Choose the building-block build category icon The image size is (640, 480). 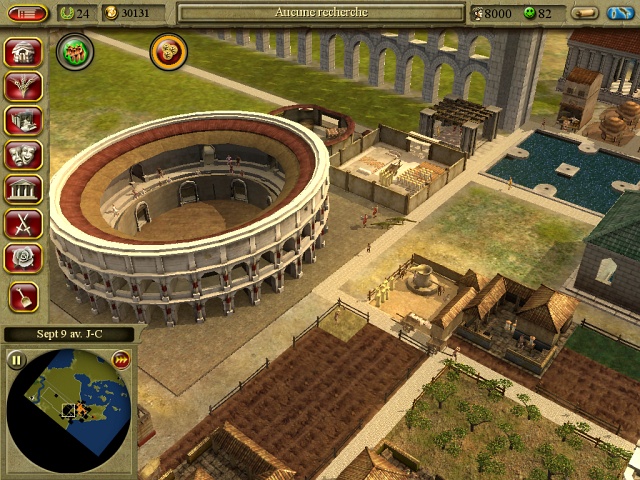[x=22, y=121]
